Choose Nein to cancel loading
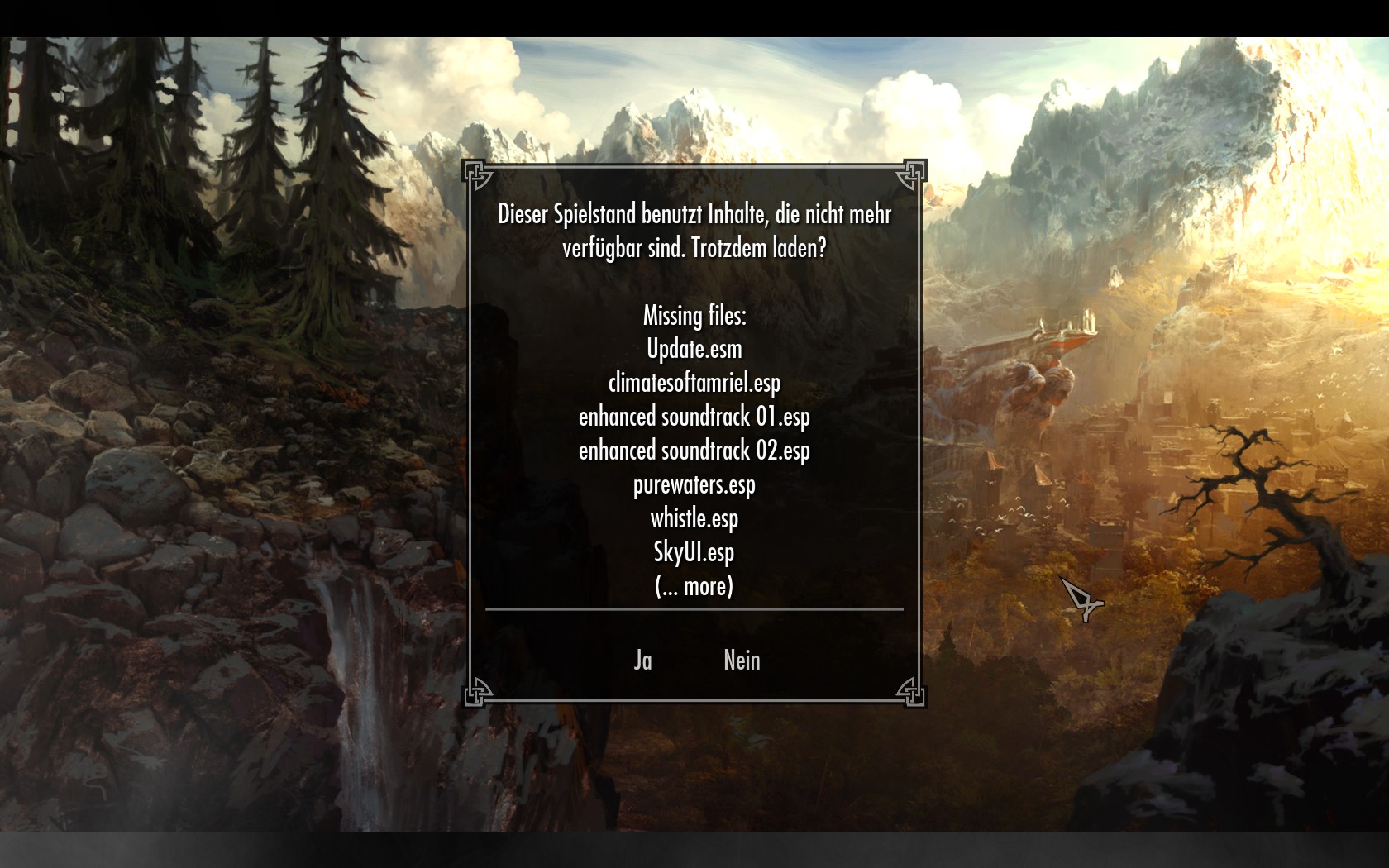 (742, 660)
